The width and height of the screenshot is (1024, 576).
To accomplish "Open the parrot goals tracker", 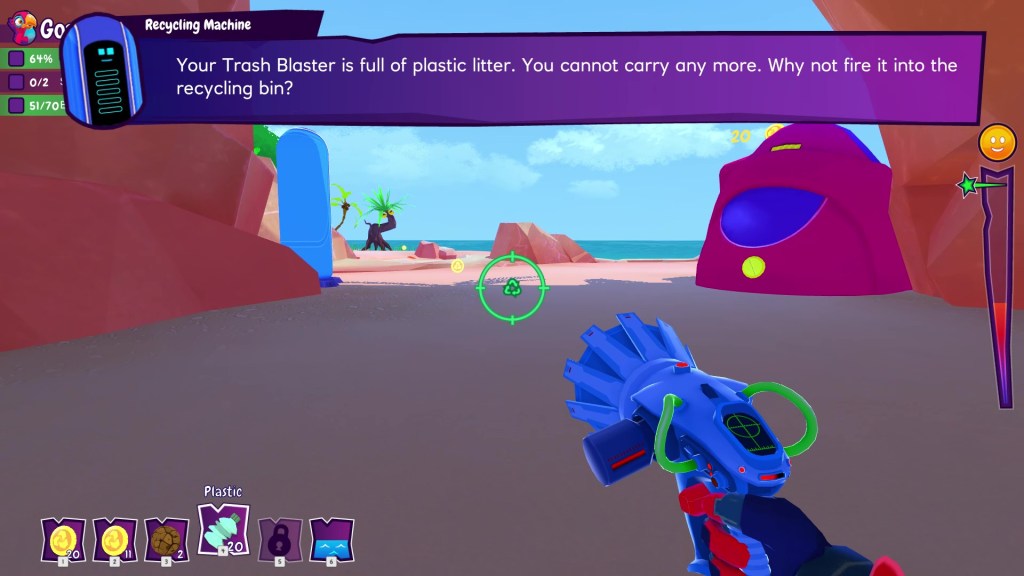I will (x=22, y=25).
